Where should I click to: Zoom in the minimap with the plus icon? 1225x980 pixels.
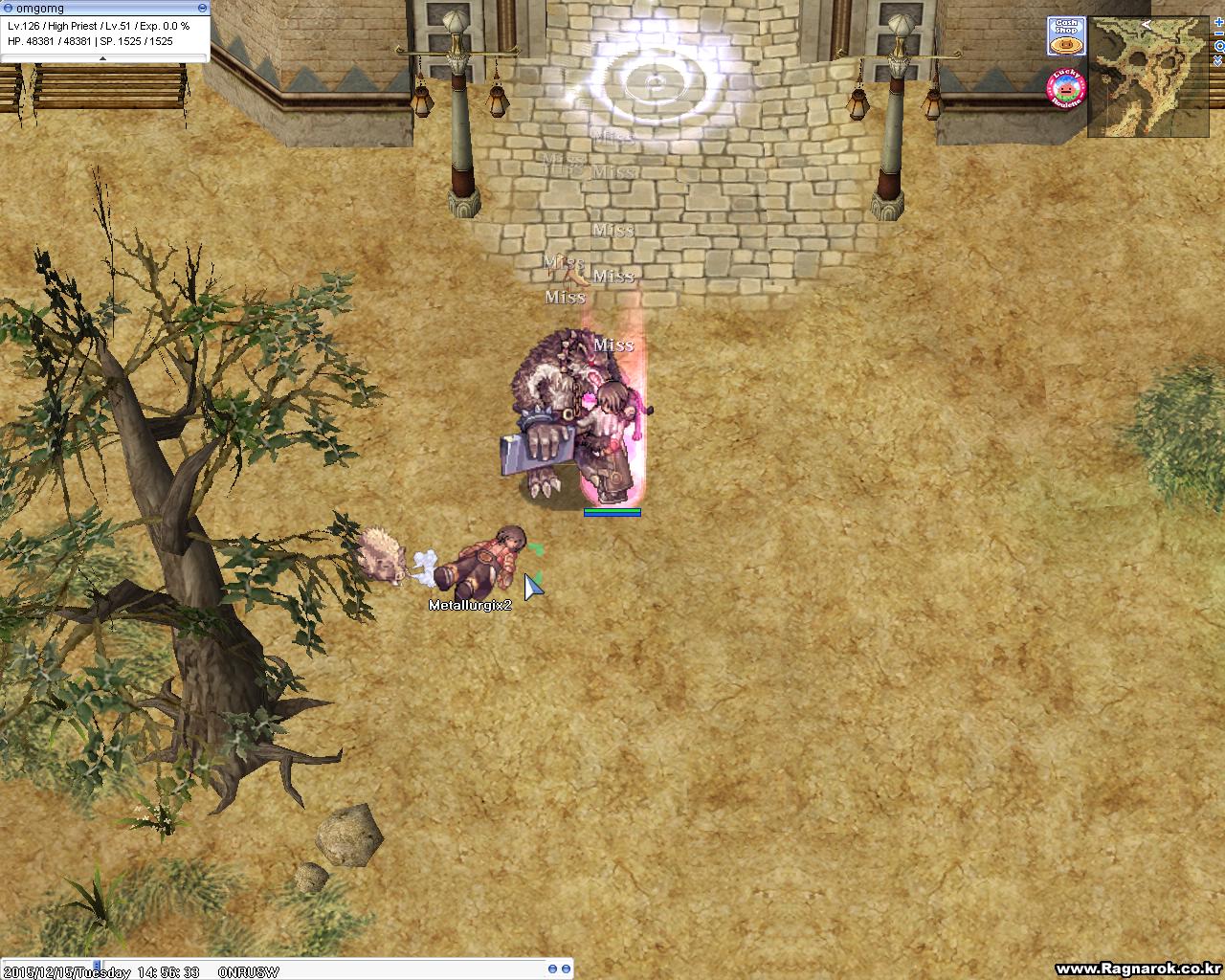click(1218, 22)
